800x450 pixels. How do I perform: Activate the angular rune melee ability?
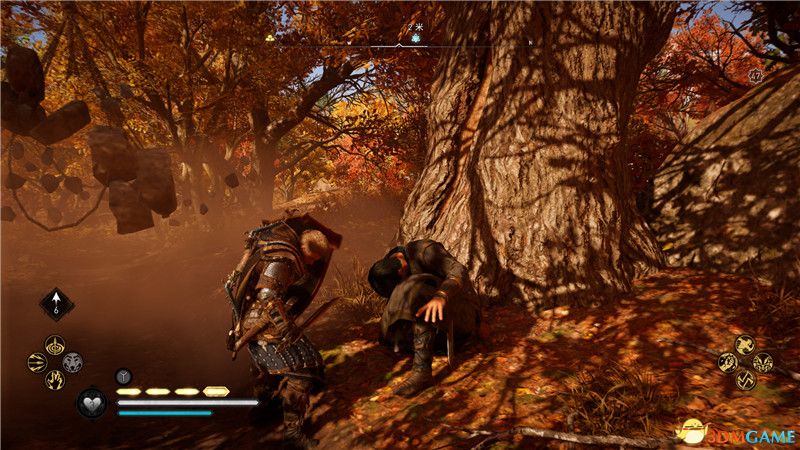(744, 380)
